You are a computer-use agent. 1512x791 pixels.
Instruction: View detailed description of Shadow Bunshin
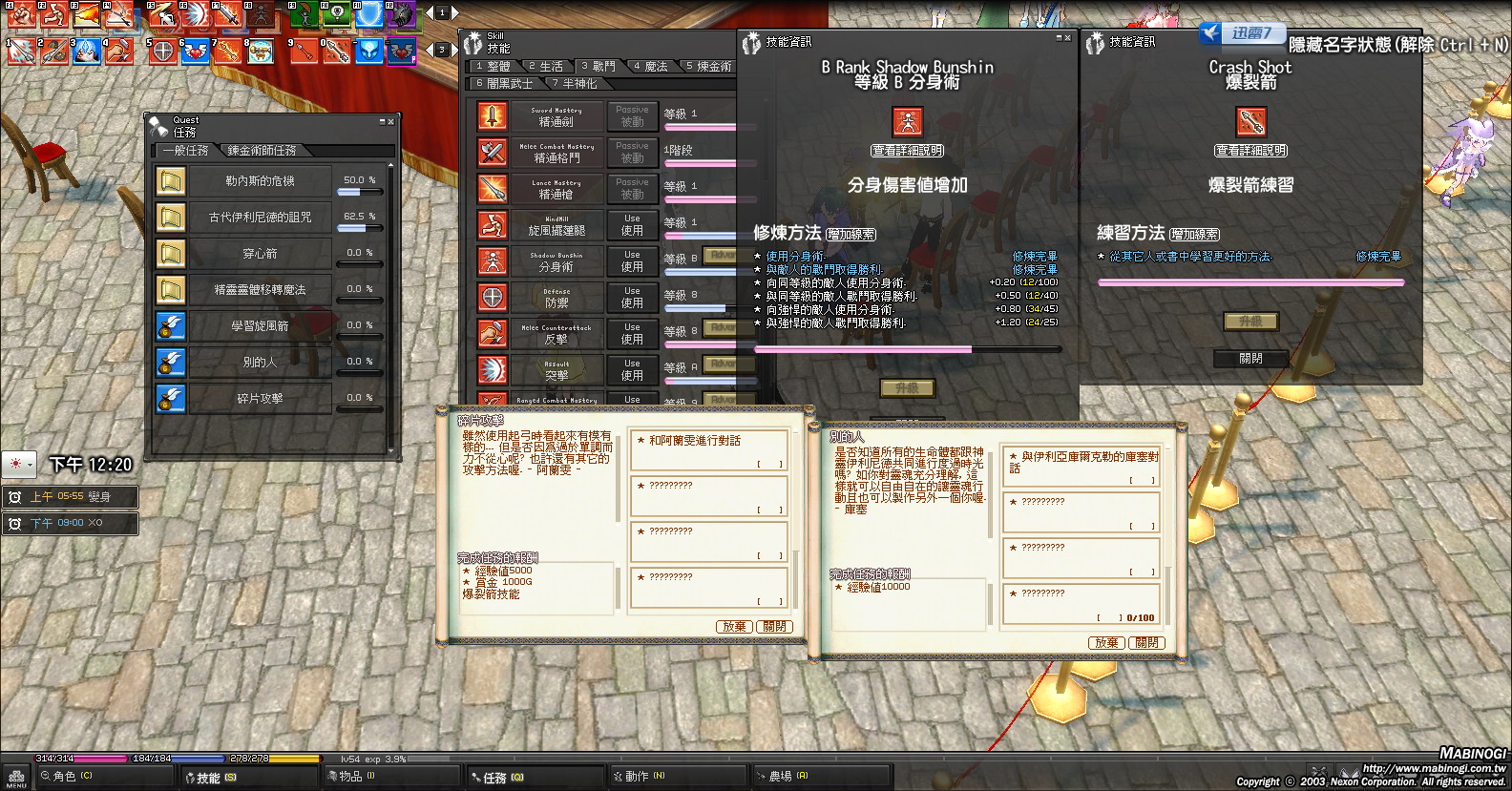coord(908,151)
